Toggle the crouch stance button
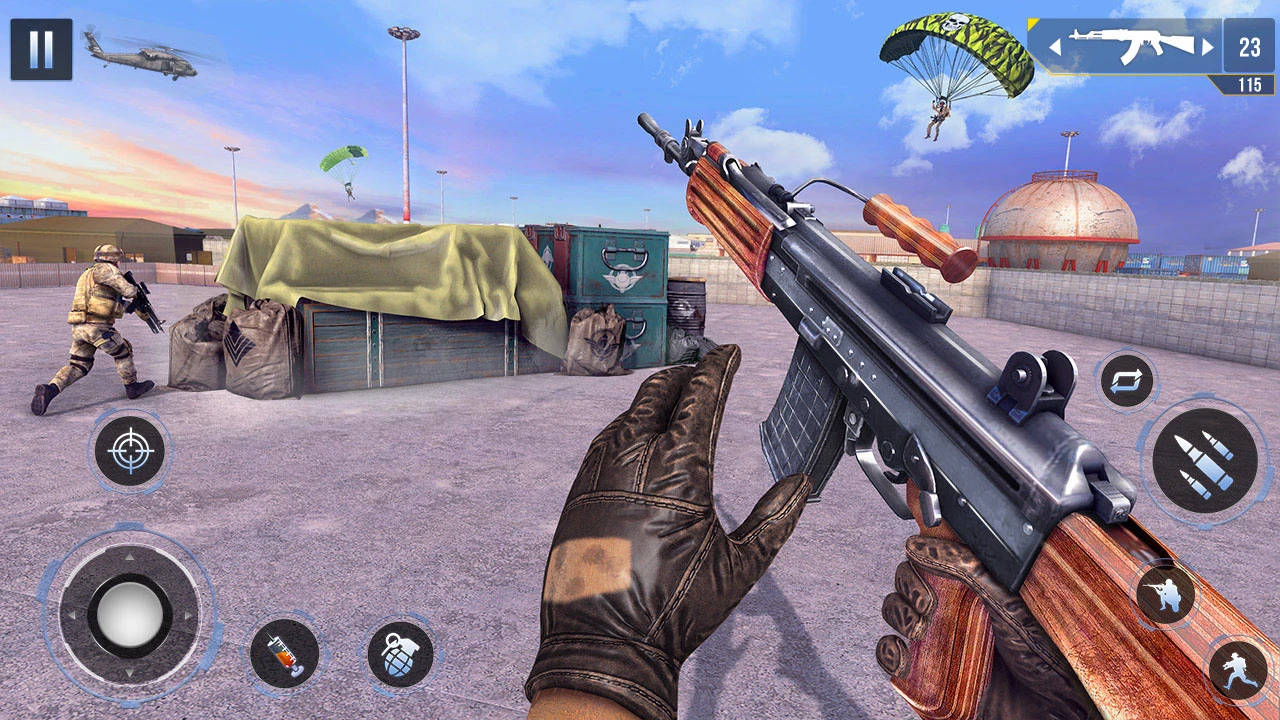1280x720 pixels. coord(1165,595)
